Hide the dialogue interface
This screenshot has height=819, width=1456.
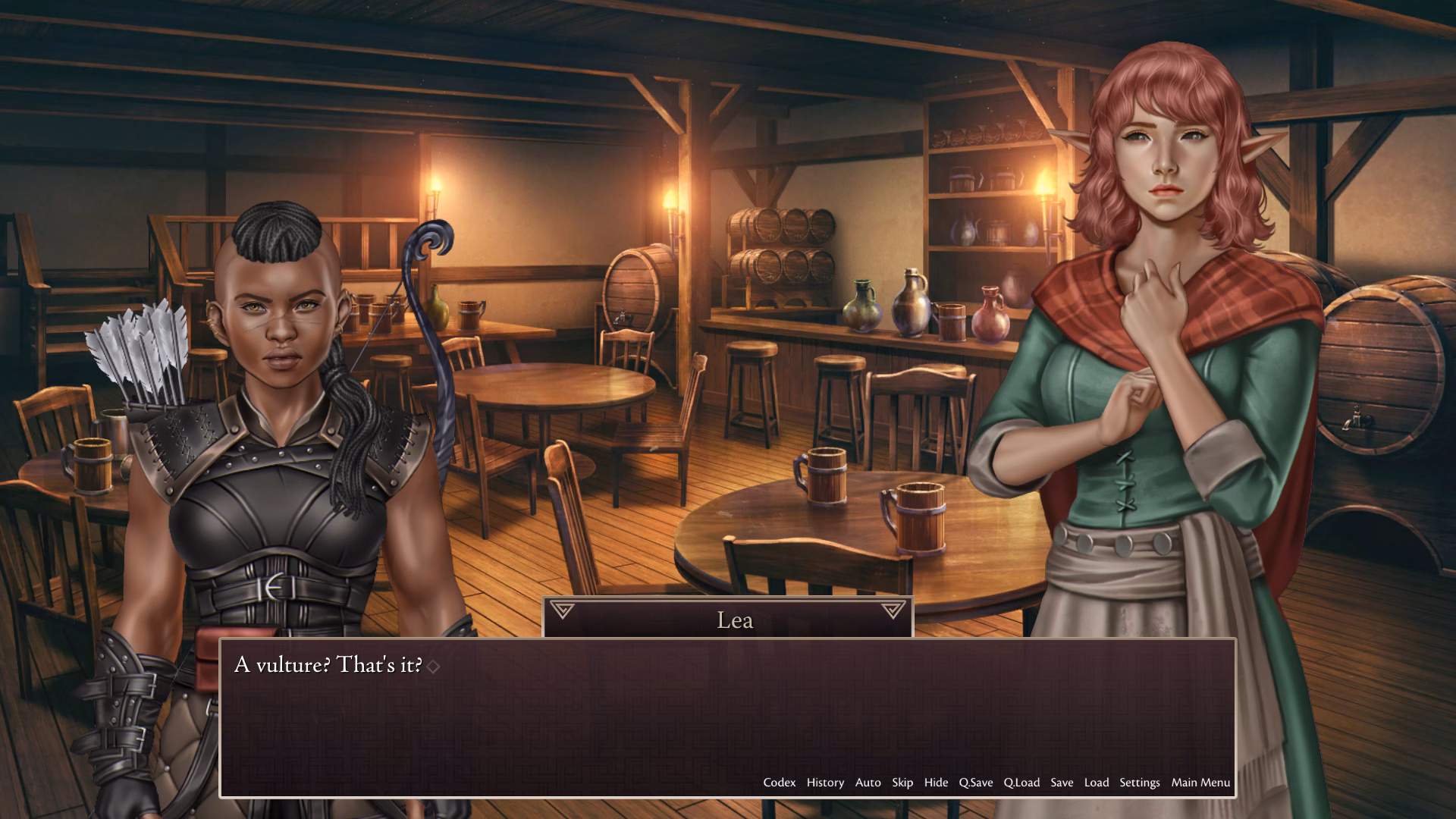click(936, 783)
